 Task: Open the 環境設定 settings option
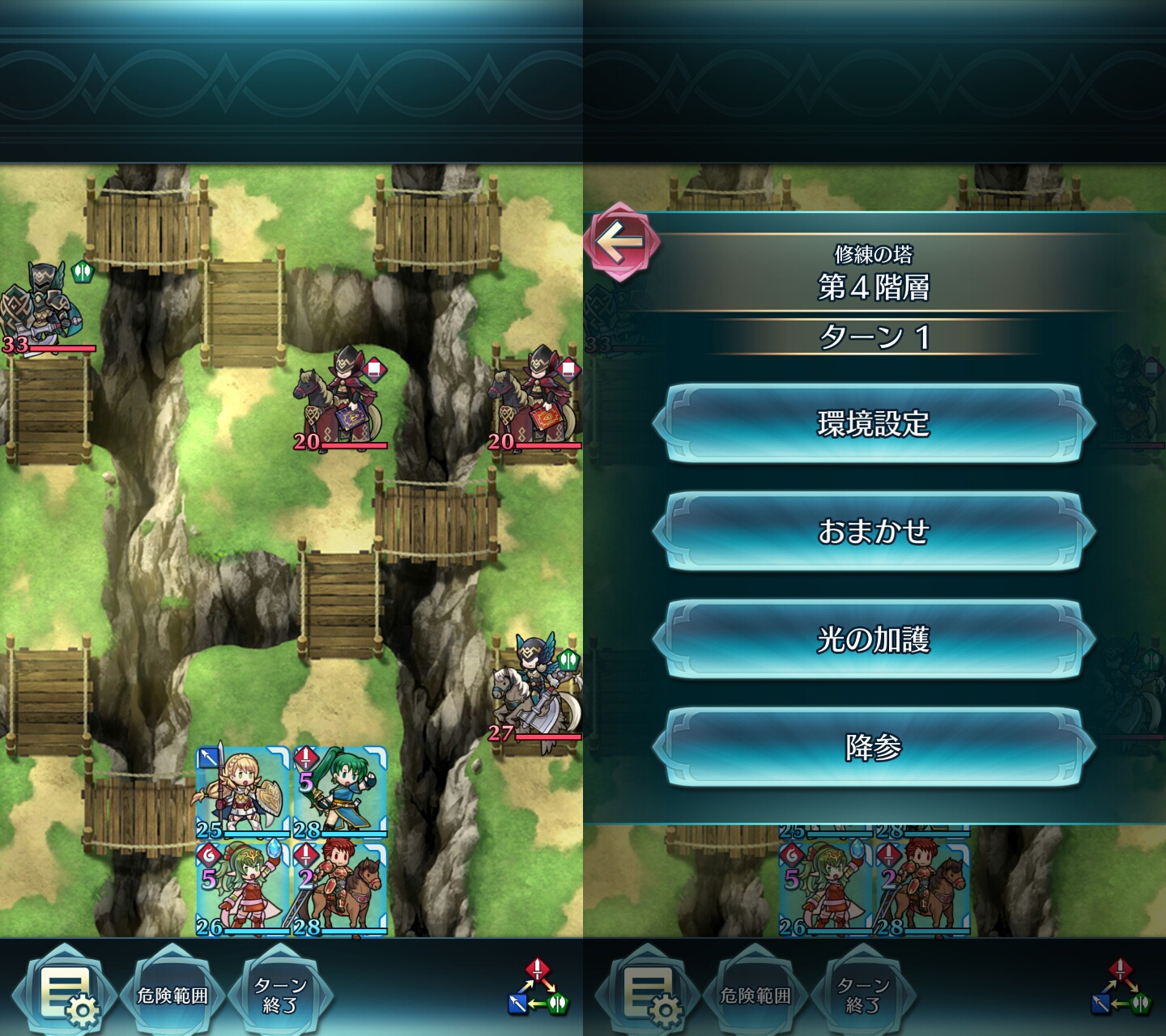(x=873, y=423)
